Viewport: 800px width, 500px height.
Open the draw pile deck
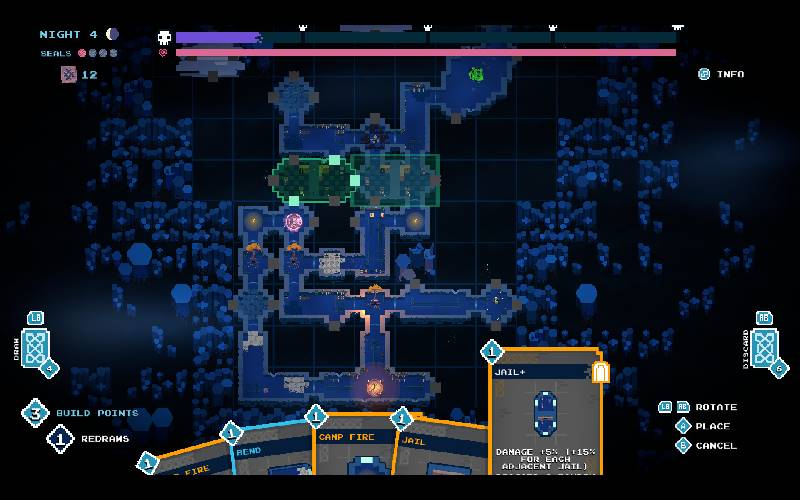[36, 348]
